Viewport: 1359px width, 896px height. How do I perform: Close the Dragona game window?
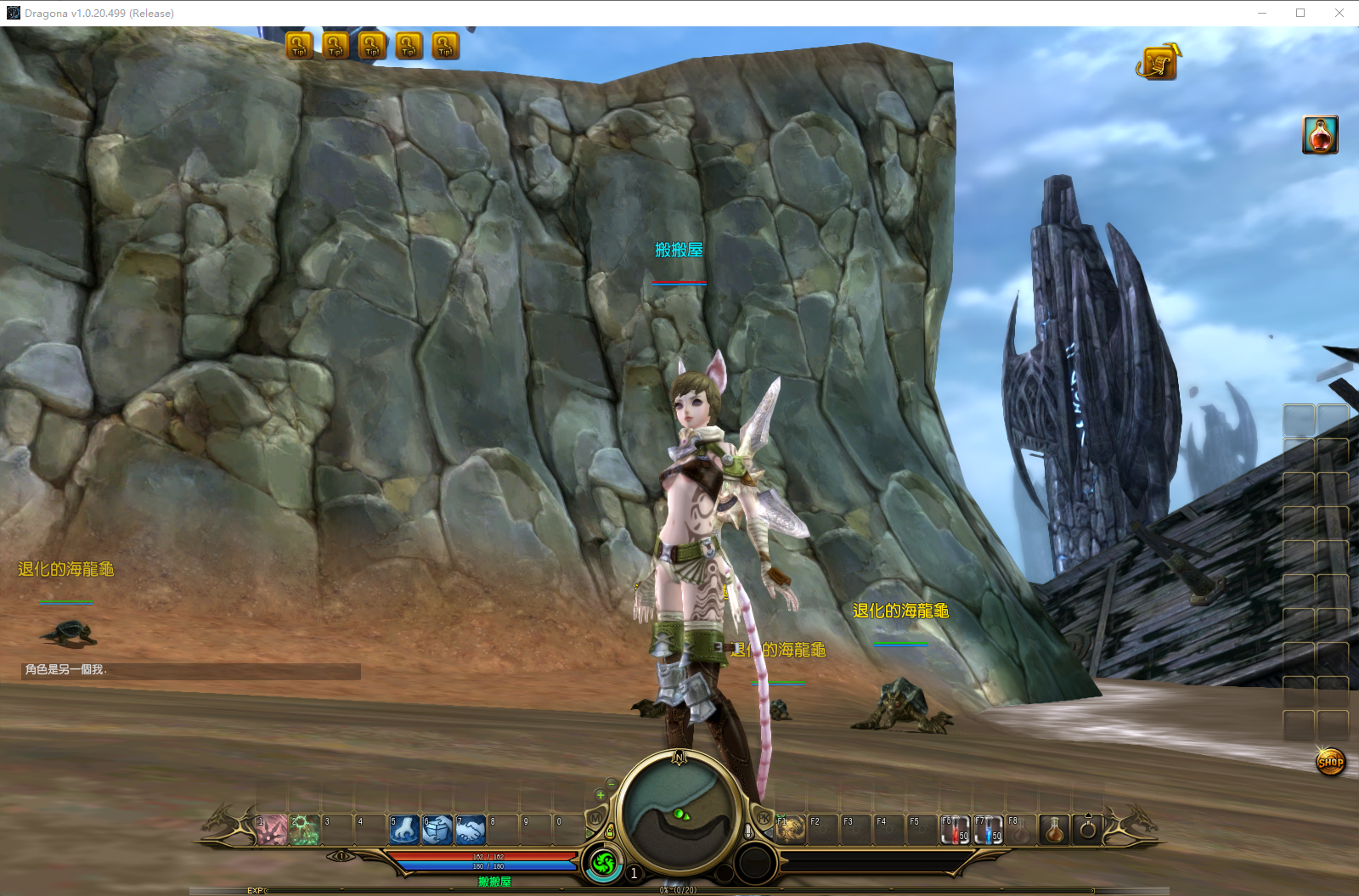(x=1339, y=13)
